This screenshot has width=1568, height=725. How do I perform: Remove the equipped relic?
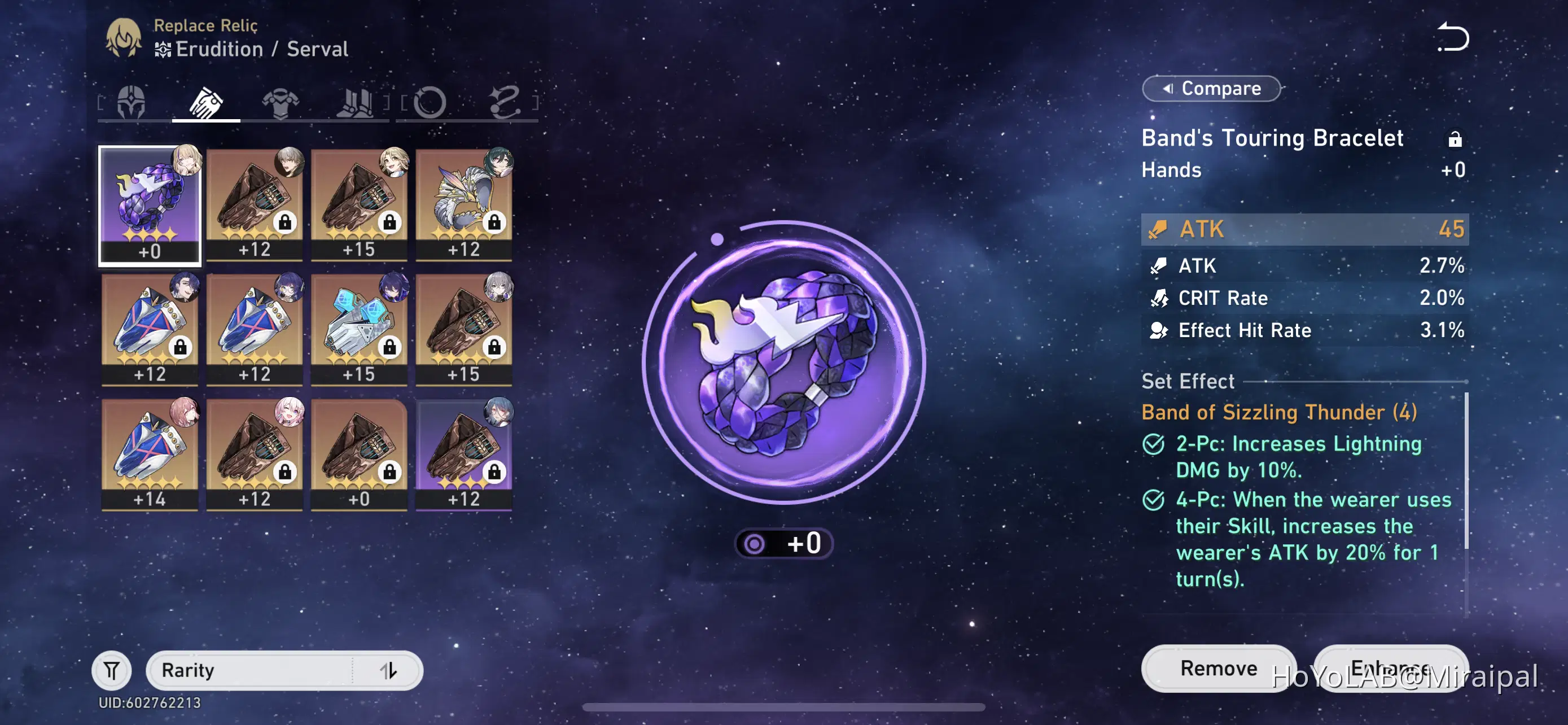pos(1218,668)
